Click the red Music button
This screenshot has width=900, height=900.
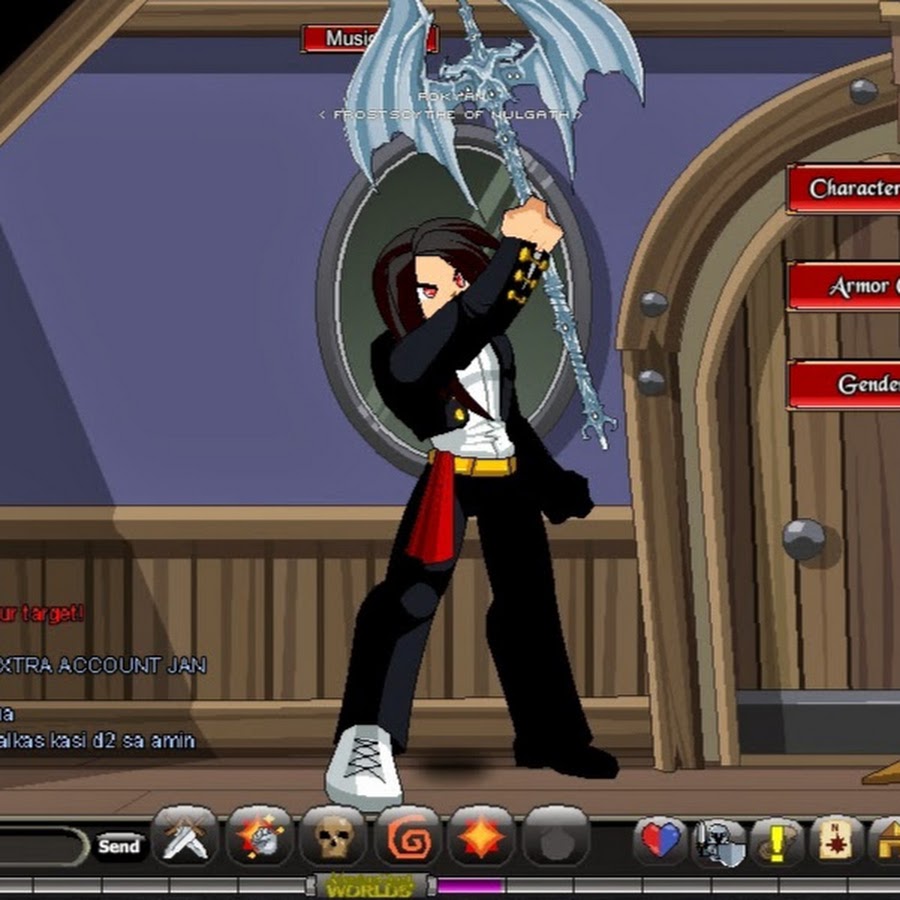tap(368, 39)
